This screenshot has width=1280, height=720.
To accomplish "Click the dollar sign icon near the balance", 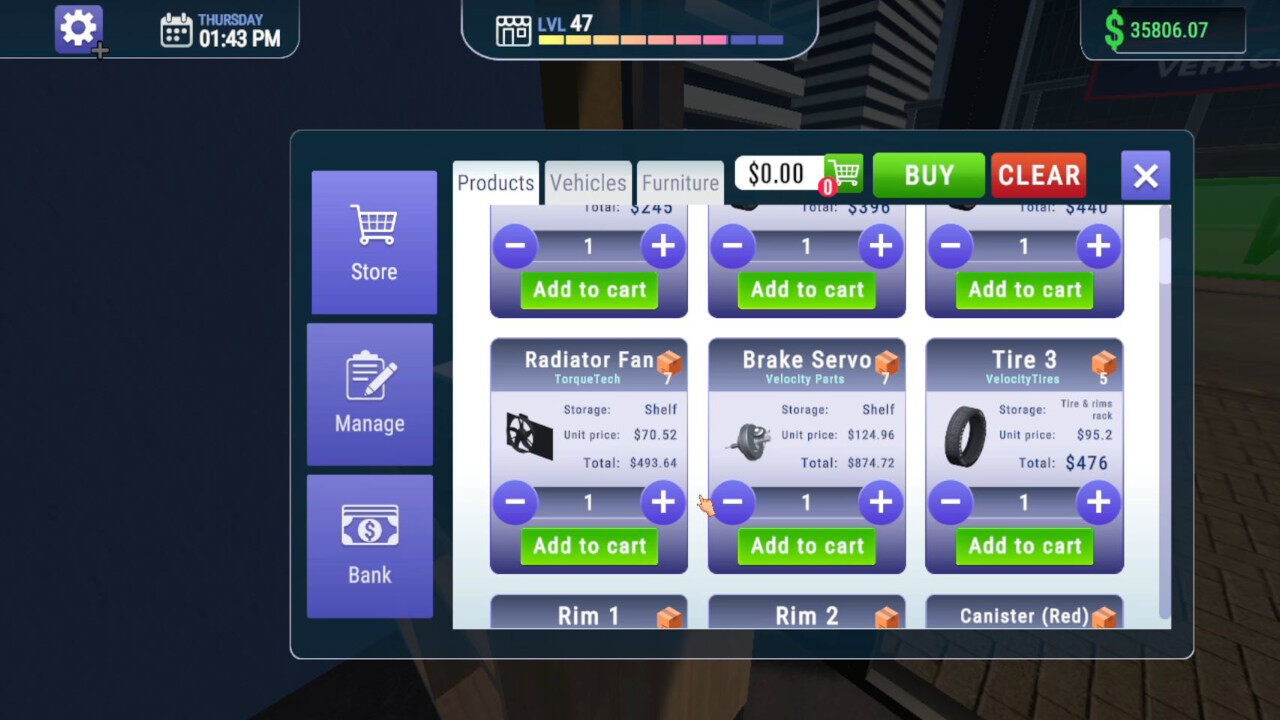I will tap(1115, 28).
